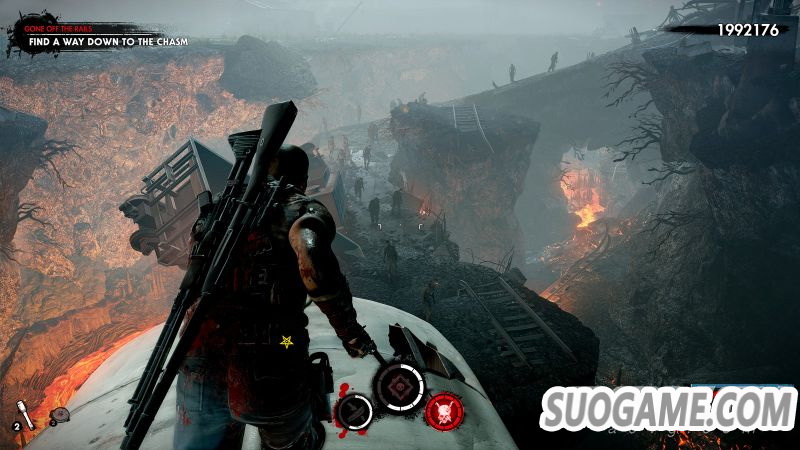The height and width of the screenshot is (450, 800).
Task: Activate the small dark melee ability icon
Action: pos(354,410)
